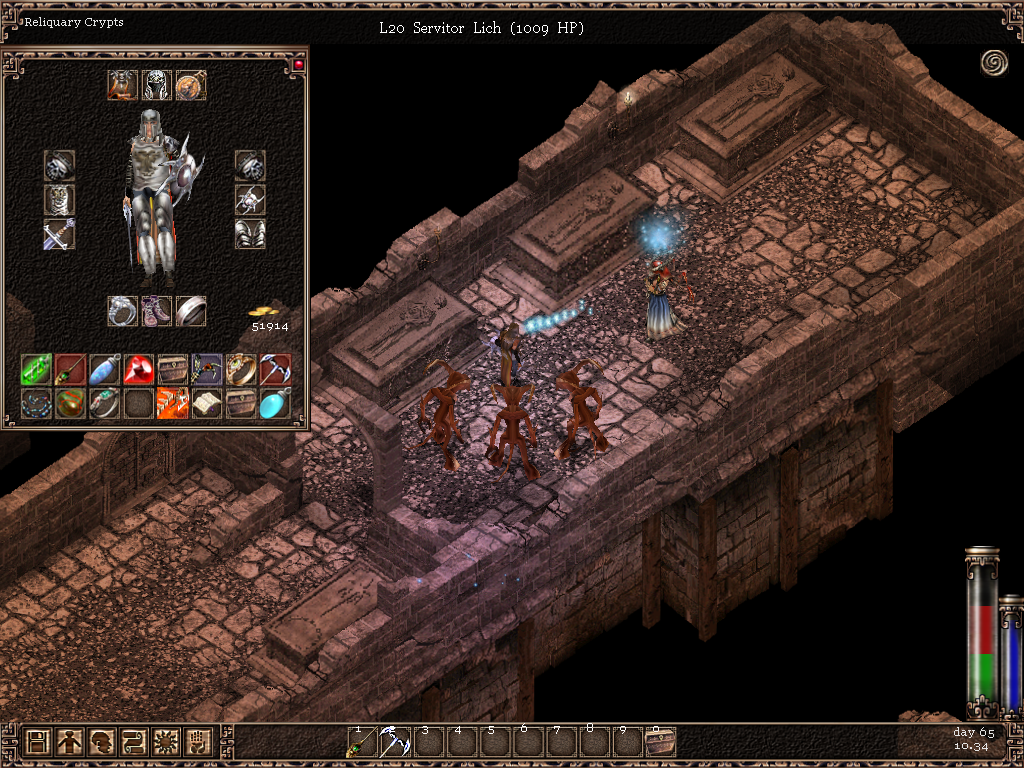Open the chest at the hotbar's end
The height and width of the screenshot is (768, 1024).
pos(660,743)
